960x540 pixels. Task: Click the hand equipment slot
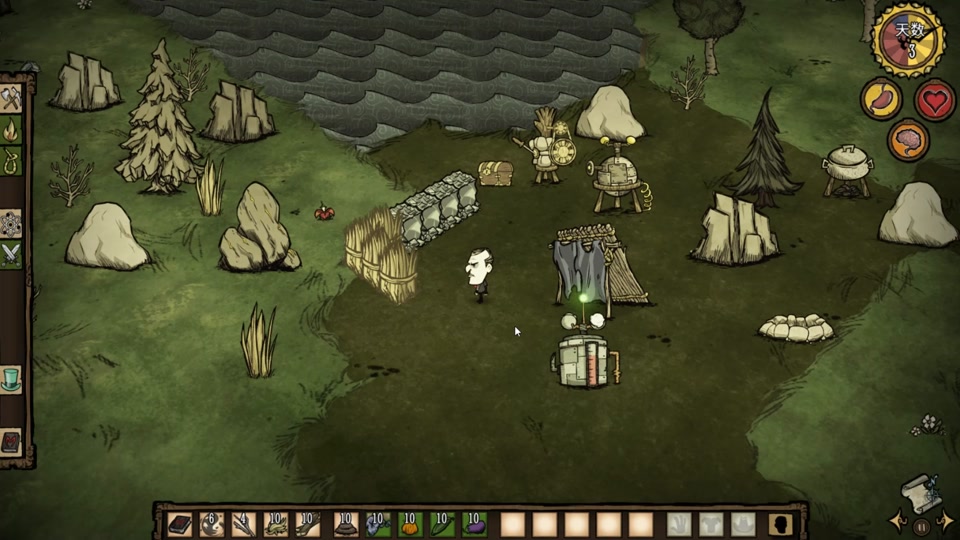[x=679, y=524]
